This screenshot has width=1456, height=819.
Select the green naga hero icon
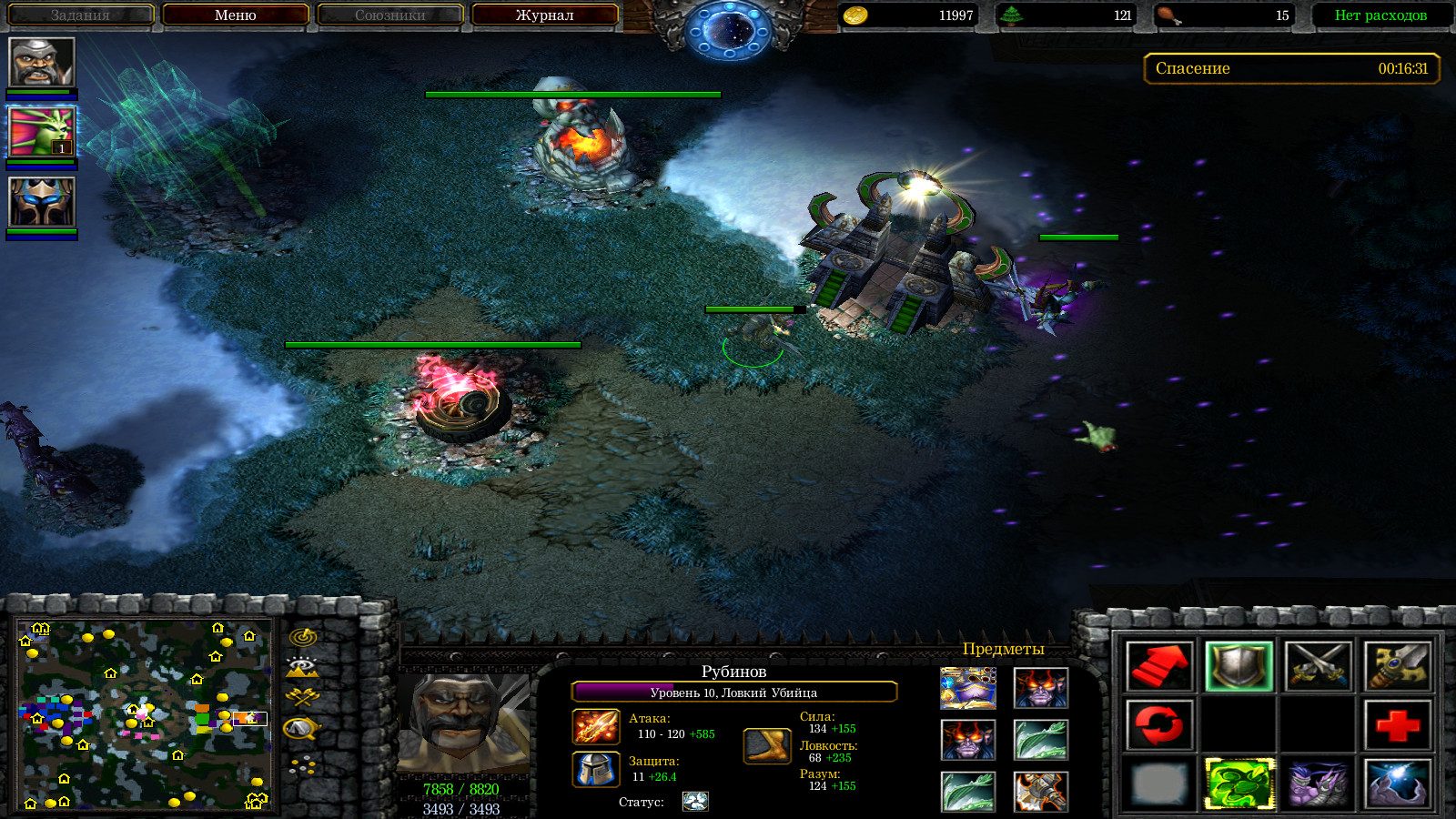[x=41, y=132]
